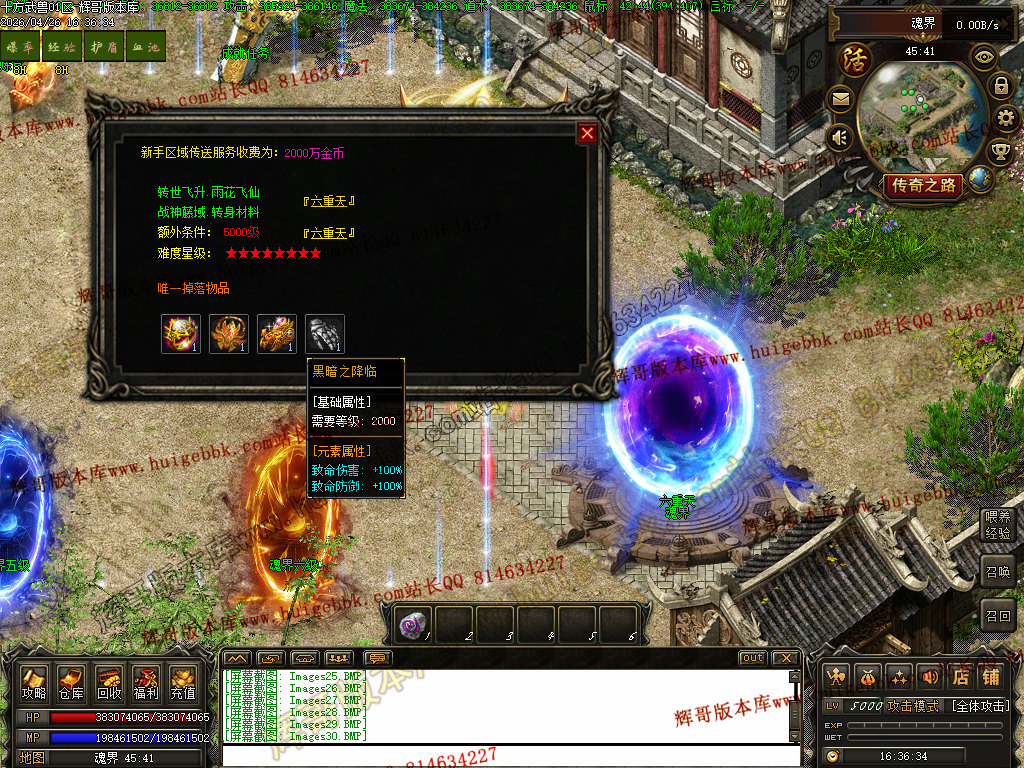Viewport: 1024px width, 768px height.
Task: Open the mail envelope icon
Action: (839, 98)
